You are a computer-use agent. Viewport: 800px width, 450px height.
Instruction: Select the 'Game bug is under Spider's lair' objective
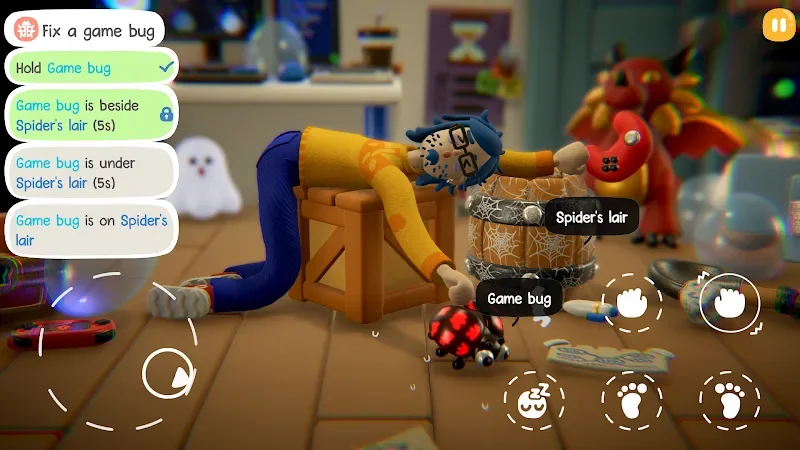coord(91,172)
